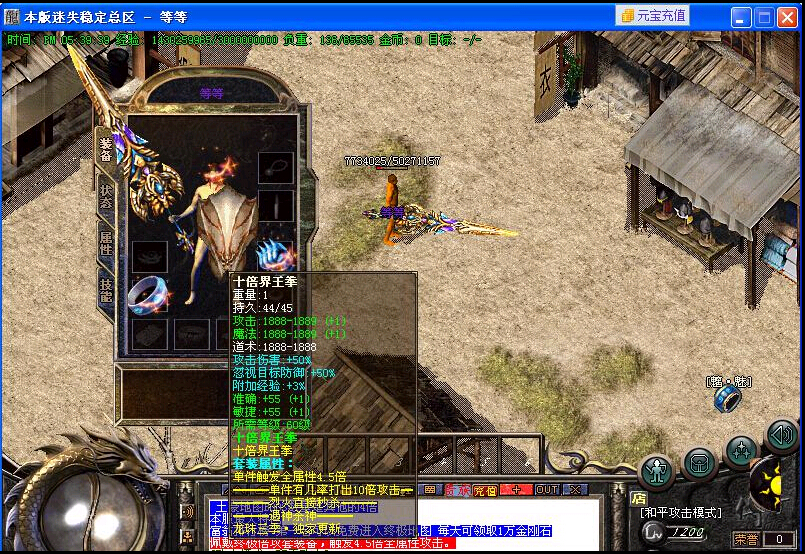Click the OUT button on the bottom bar
Image resolution: width=805 pixels, height=554 pixels.
coord(547,490)
